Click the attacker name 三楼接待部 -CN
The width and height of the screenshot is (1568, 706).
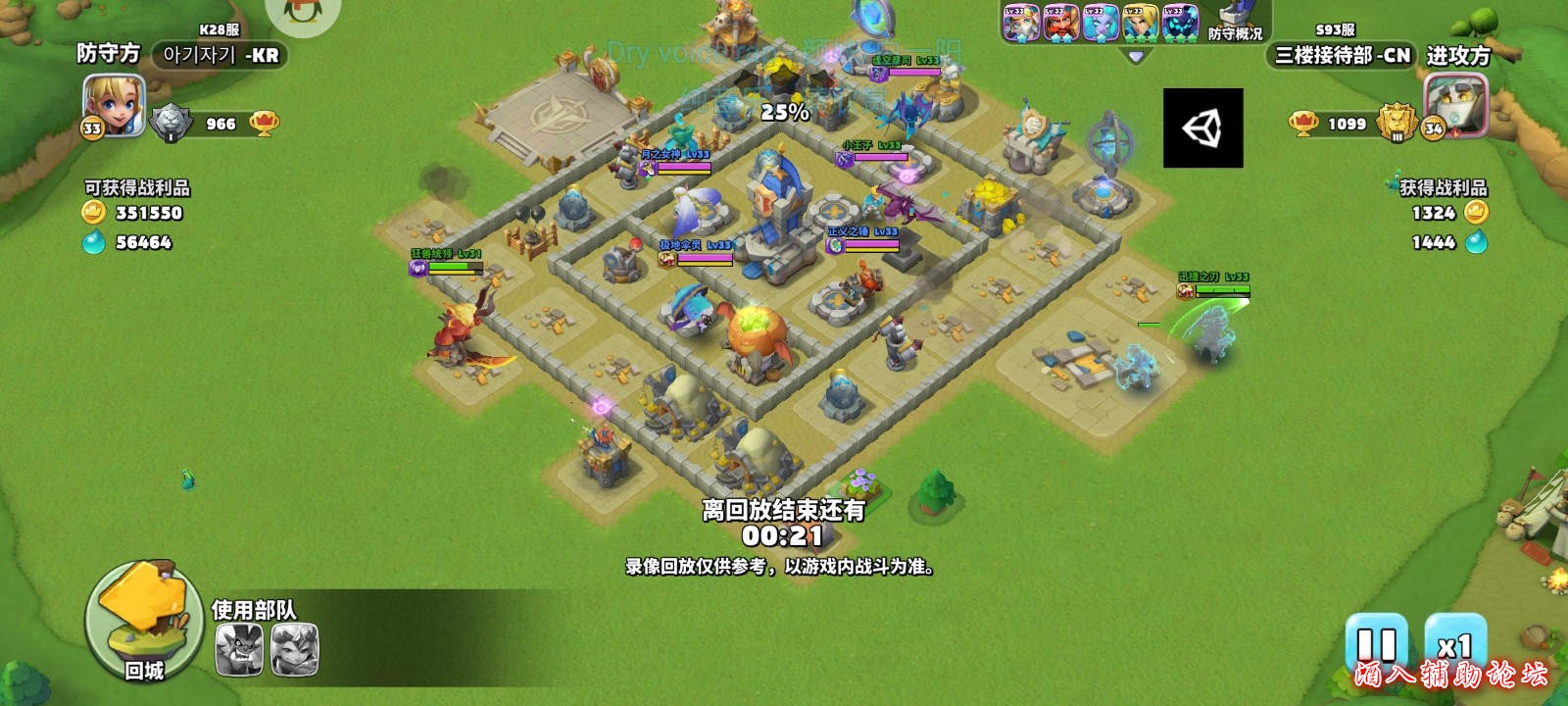1342,55
